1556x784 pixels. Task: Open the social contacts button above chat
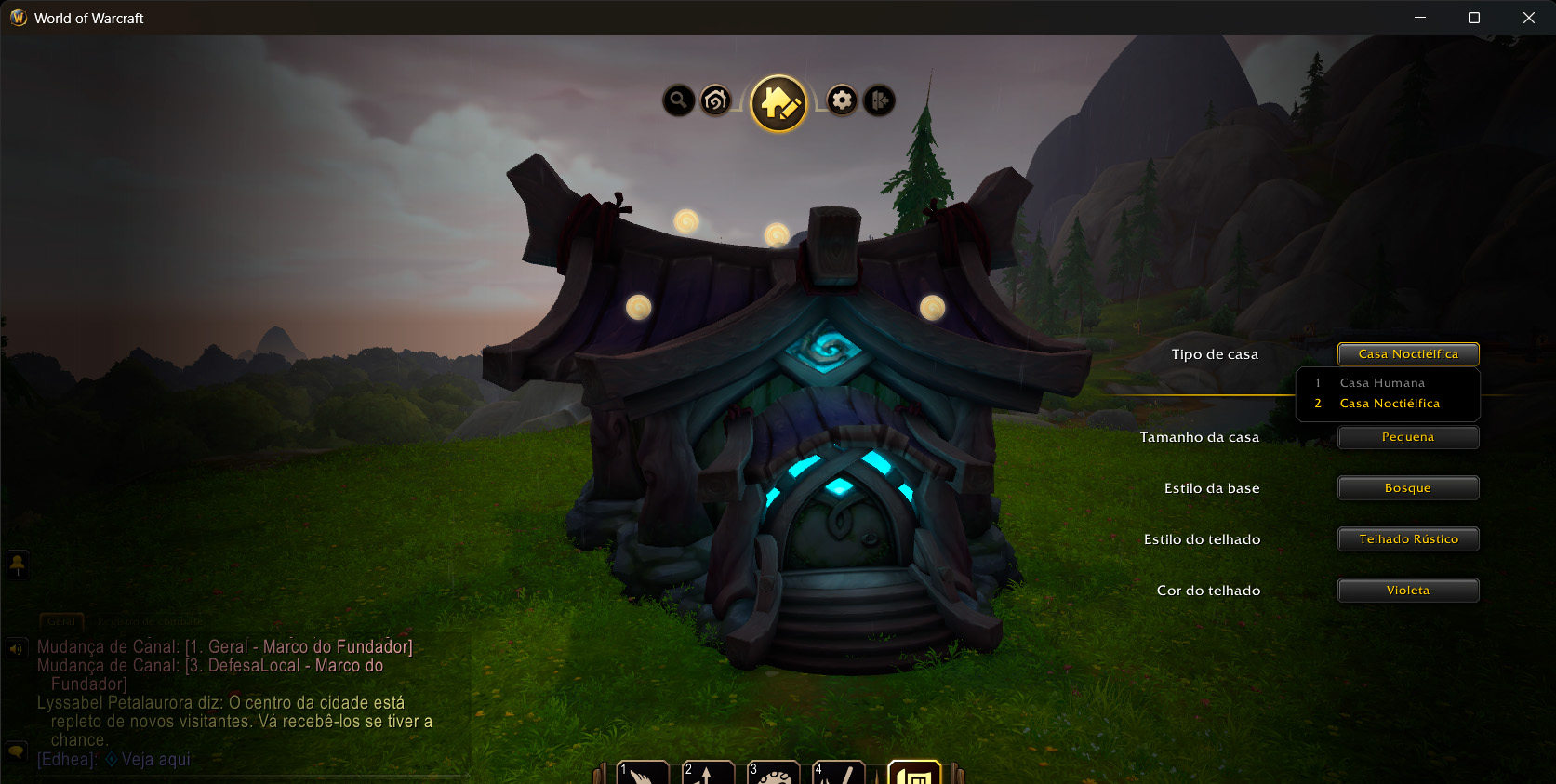pyautogui.click(x=17, y=564)
